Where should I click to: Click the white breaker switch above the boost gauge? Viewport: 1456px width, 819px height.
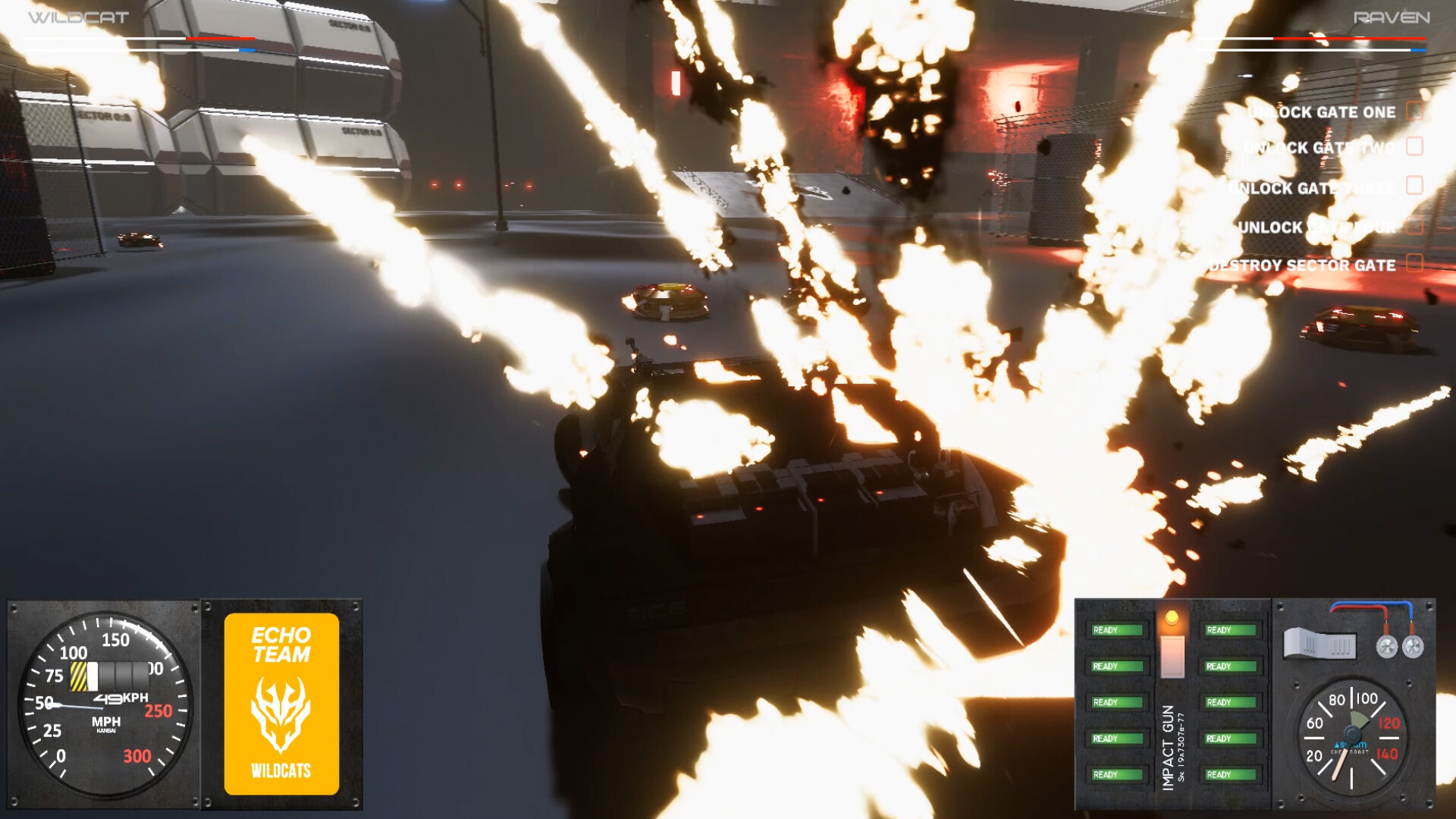coord(1319,643)
